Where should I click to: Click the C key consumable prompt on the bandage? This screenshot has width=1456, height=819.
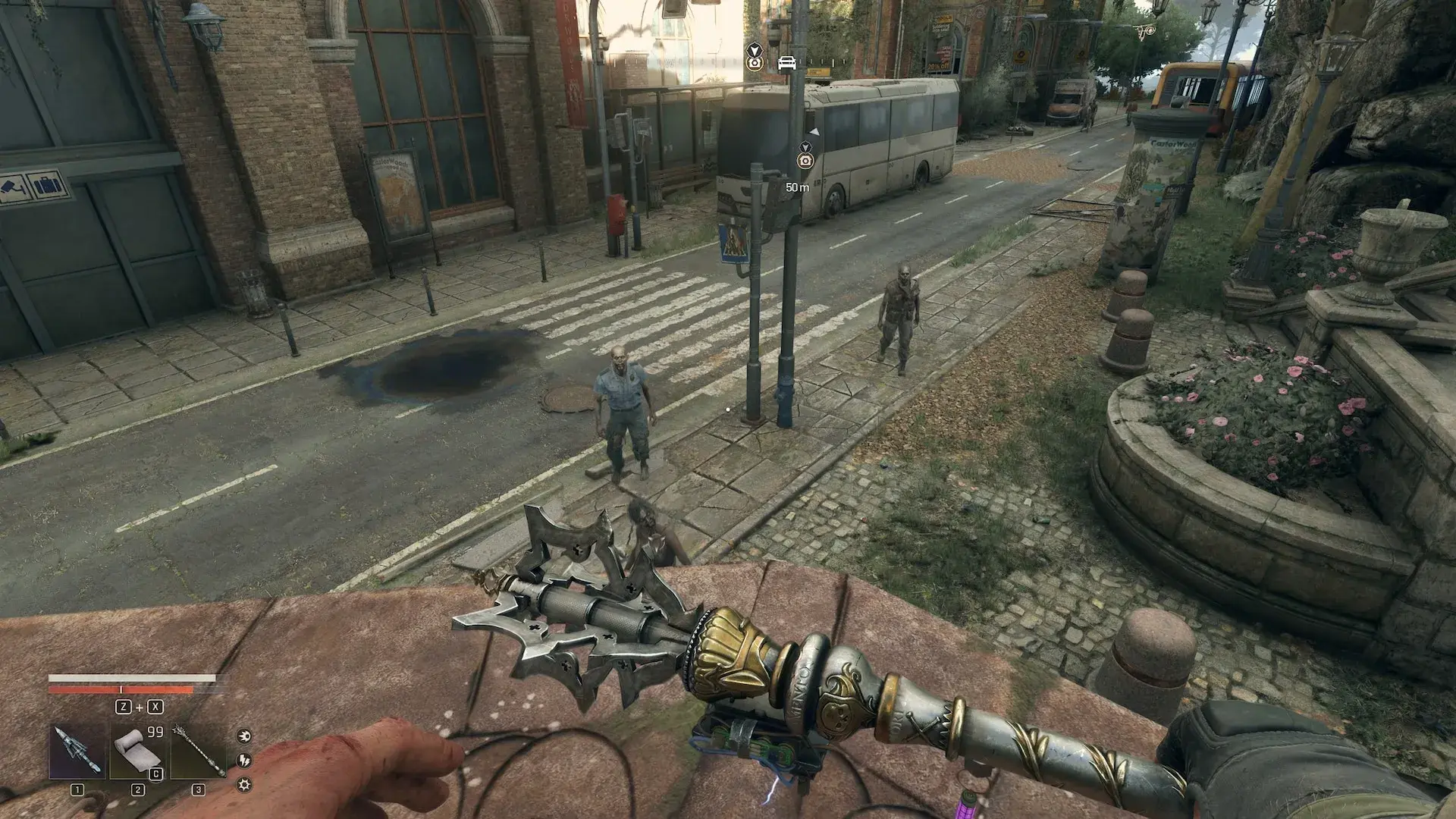pyautogui.click(x=155, y=773)
